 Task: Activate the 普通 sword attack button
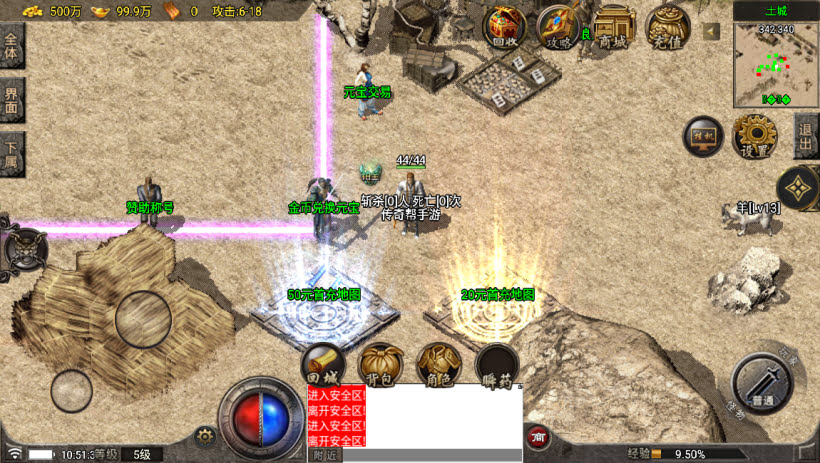coord(763,382)
